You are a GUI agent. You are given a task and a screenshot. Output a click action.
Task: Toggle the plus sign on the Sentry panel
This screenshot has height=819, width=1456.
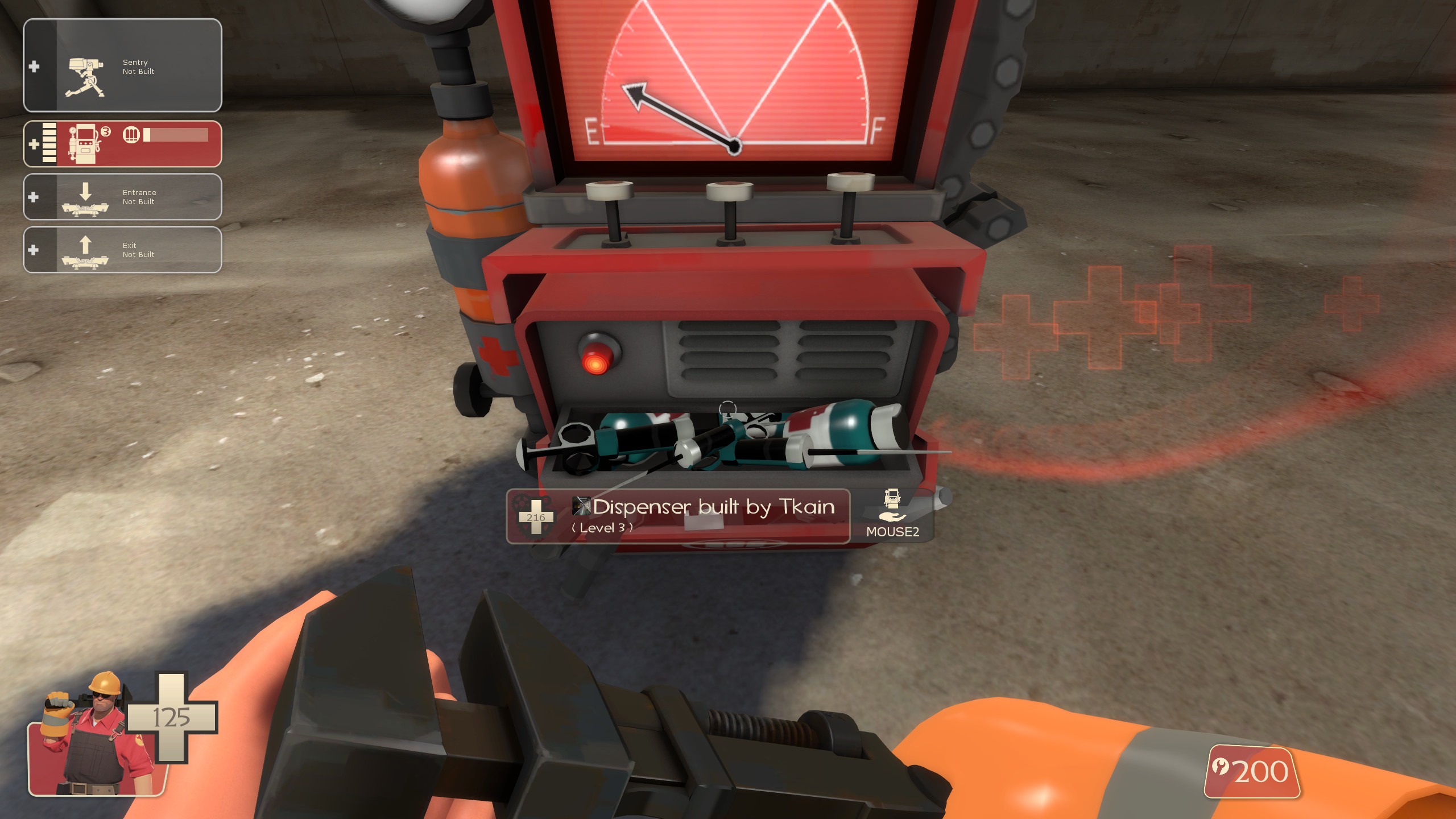(x=35, y=65)
